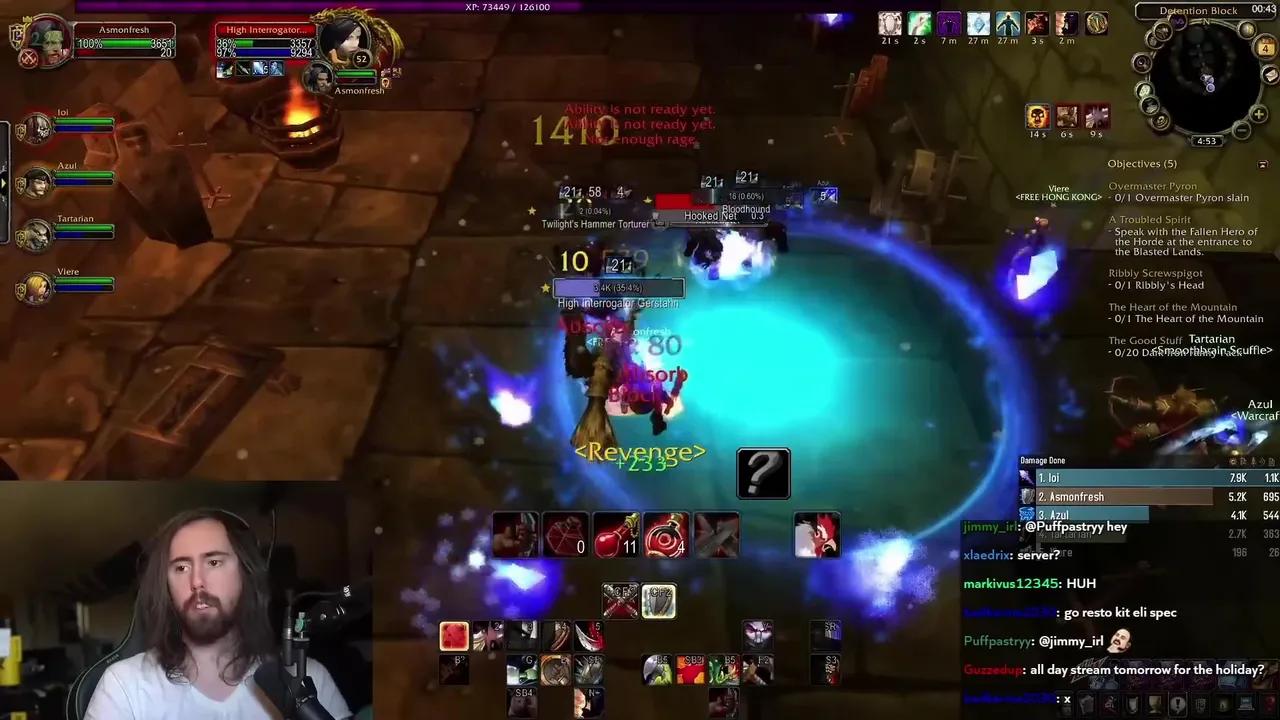Image resolution: width=1280 pixels, height=720 pixels.
Task: Select the crossed-swords CF1 macro button
Action: click(x=619, y=600)
